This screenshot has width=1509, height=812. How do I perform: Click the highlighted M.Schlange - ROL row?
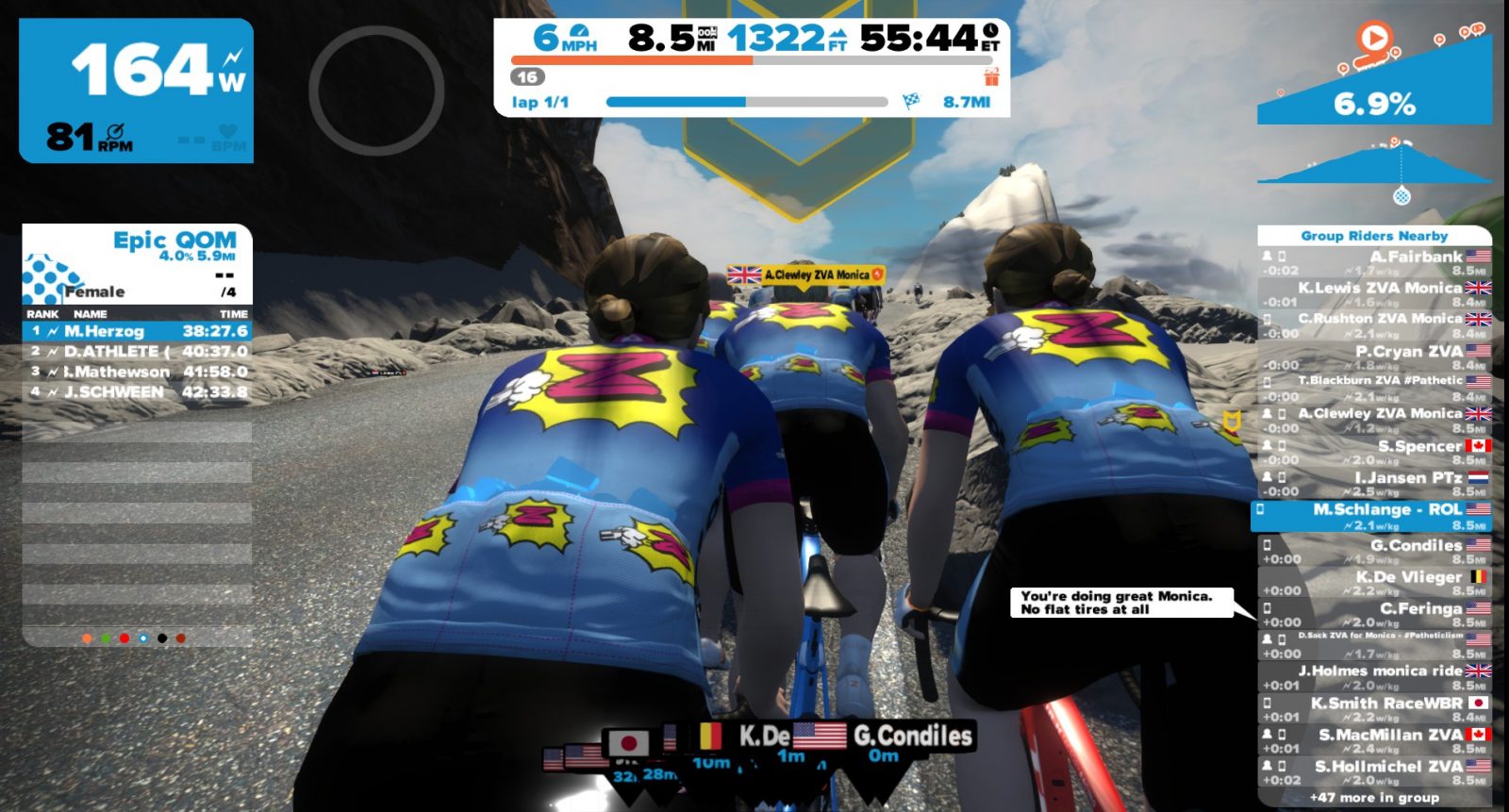1375,516
